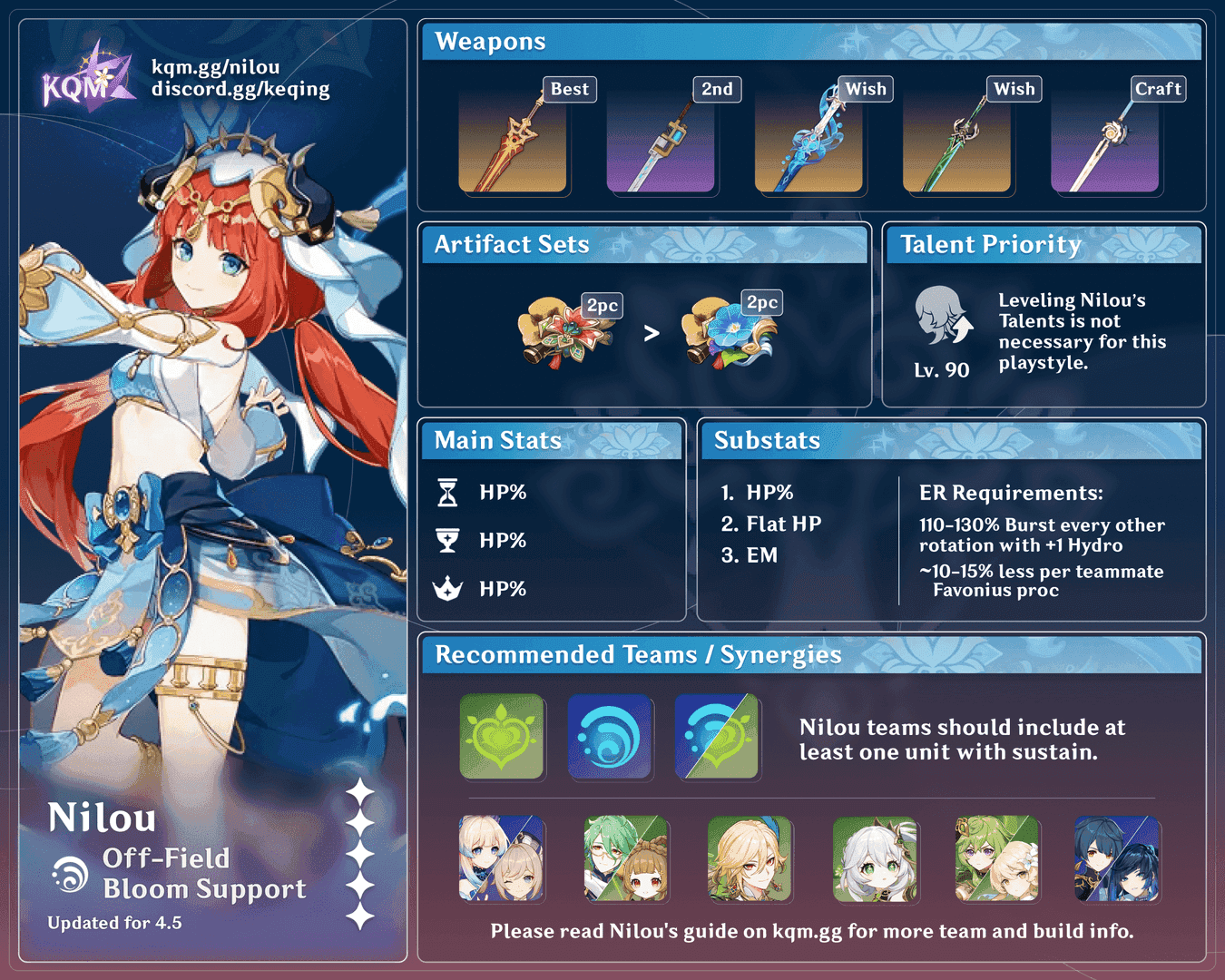Choose the green Dendro element icon
1225x980 pixels.
pos(502,737)
